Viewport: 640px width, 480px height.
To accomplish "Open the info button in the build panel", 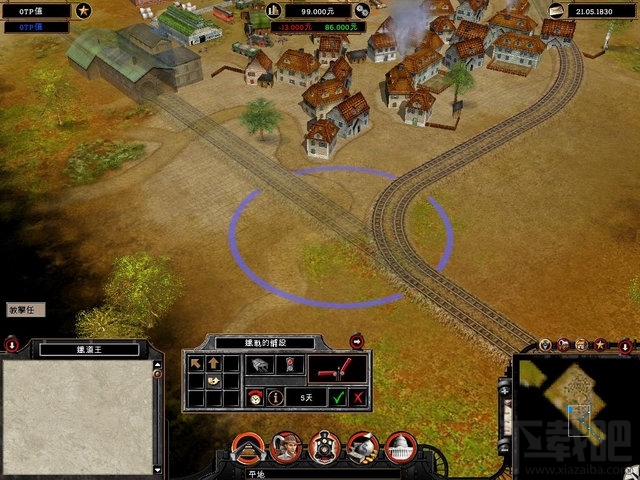I will 274,397.
